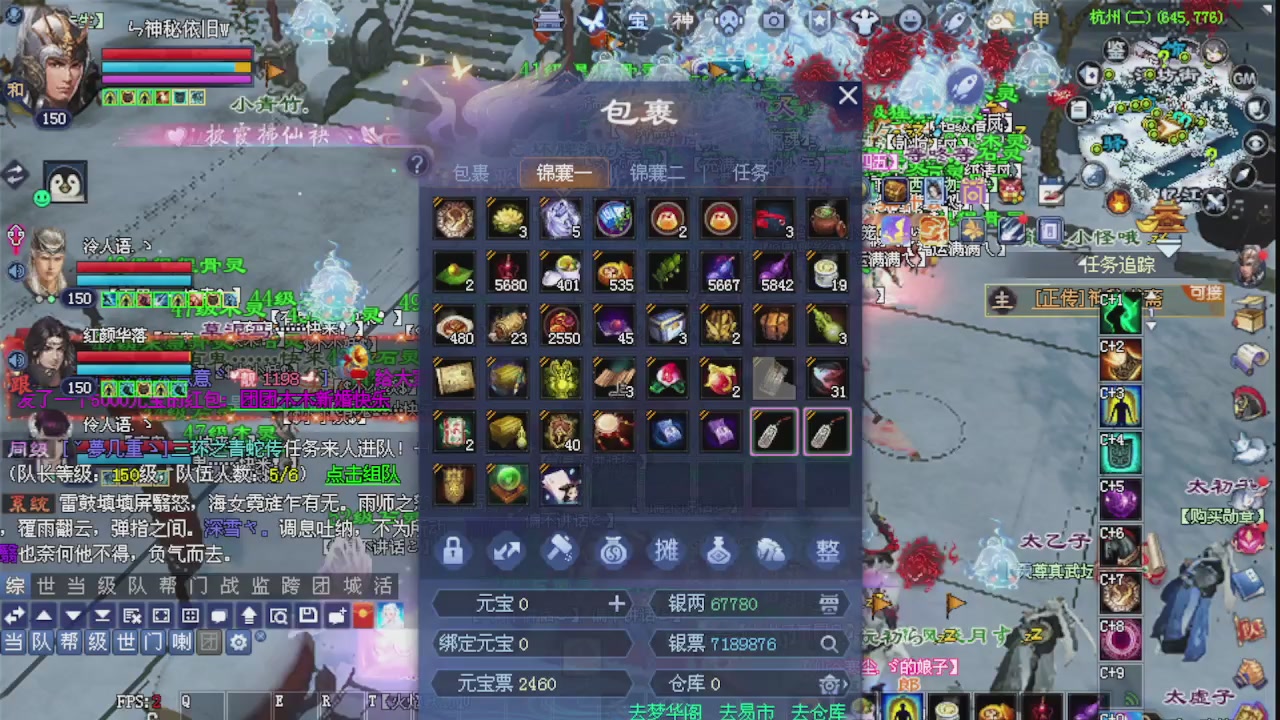The height and width of the screenshot is (720, 1280).
Task: Click the item lock icon in bag toolbar
Action: pos(453,551)
